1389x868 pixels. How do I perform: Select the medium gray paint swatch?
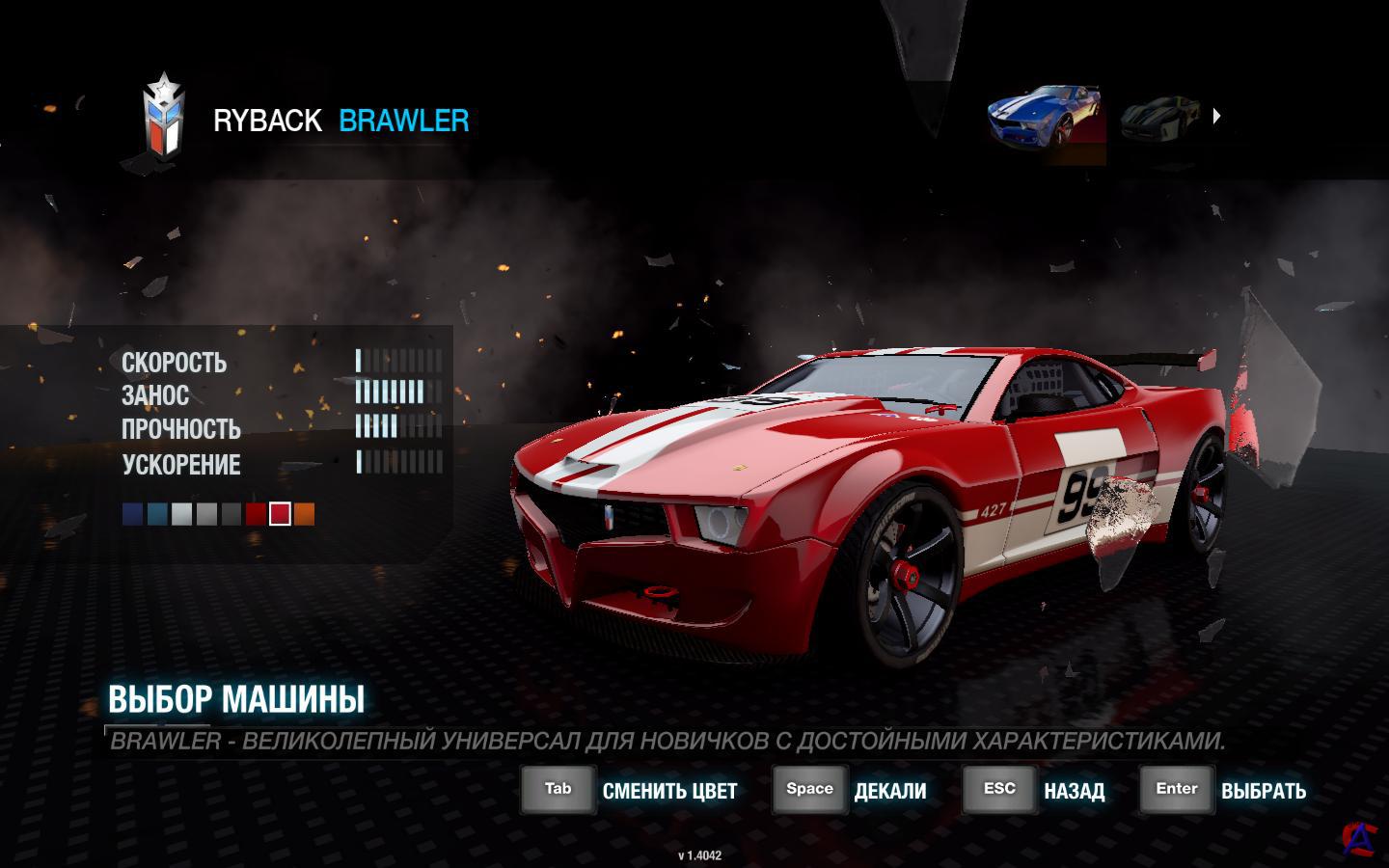tap(206, 514)
